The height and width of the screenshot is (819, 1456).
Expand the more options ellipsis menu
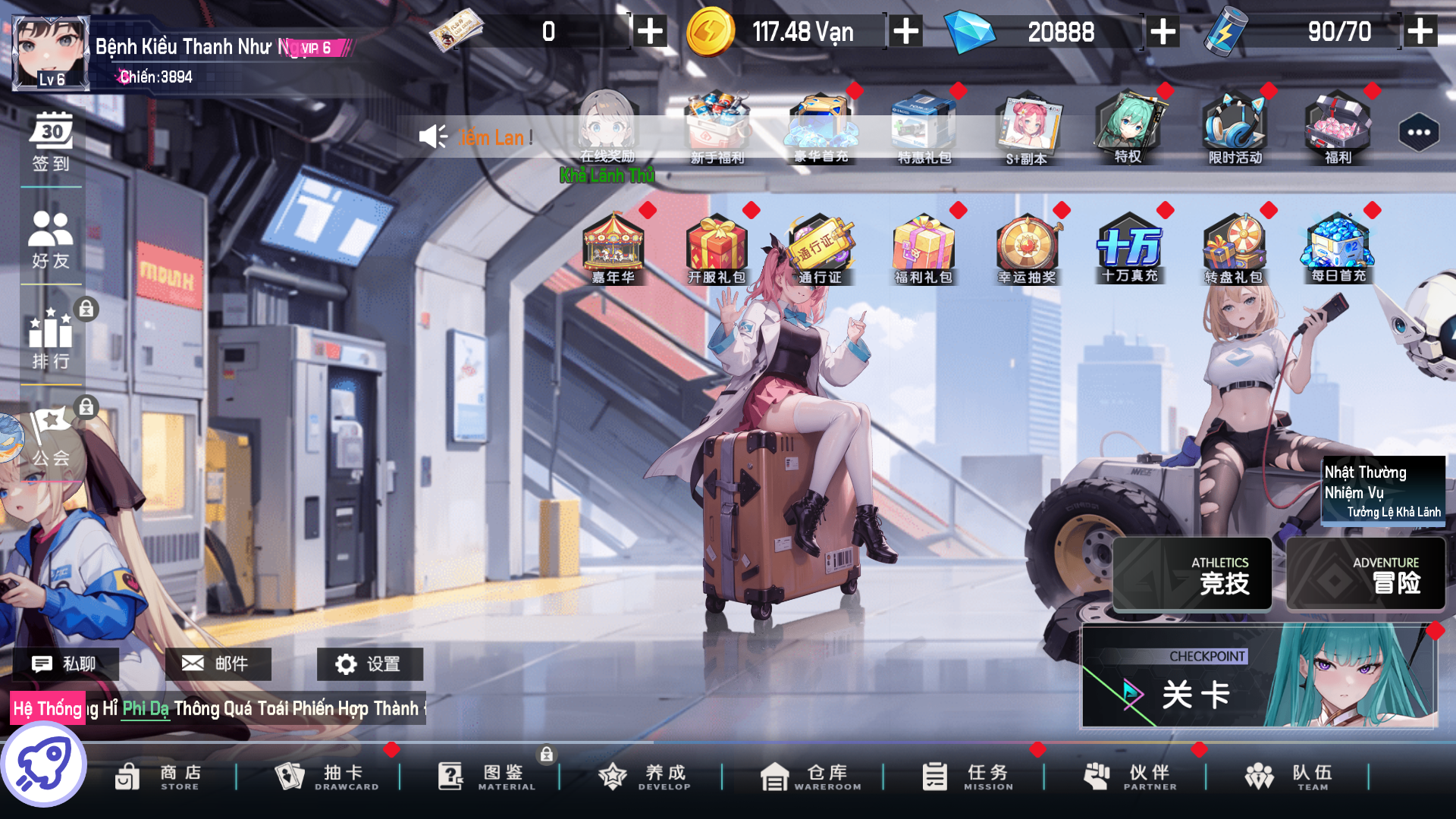1417,132
